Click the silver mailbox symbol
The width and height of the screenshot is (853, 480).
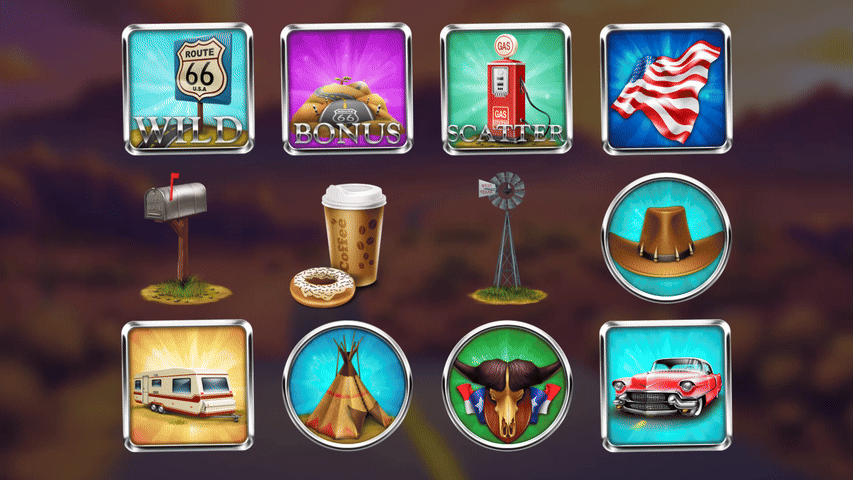click(180, 238)
